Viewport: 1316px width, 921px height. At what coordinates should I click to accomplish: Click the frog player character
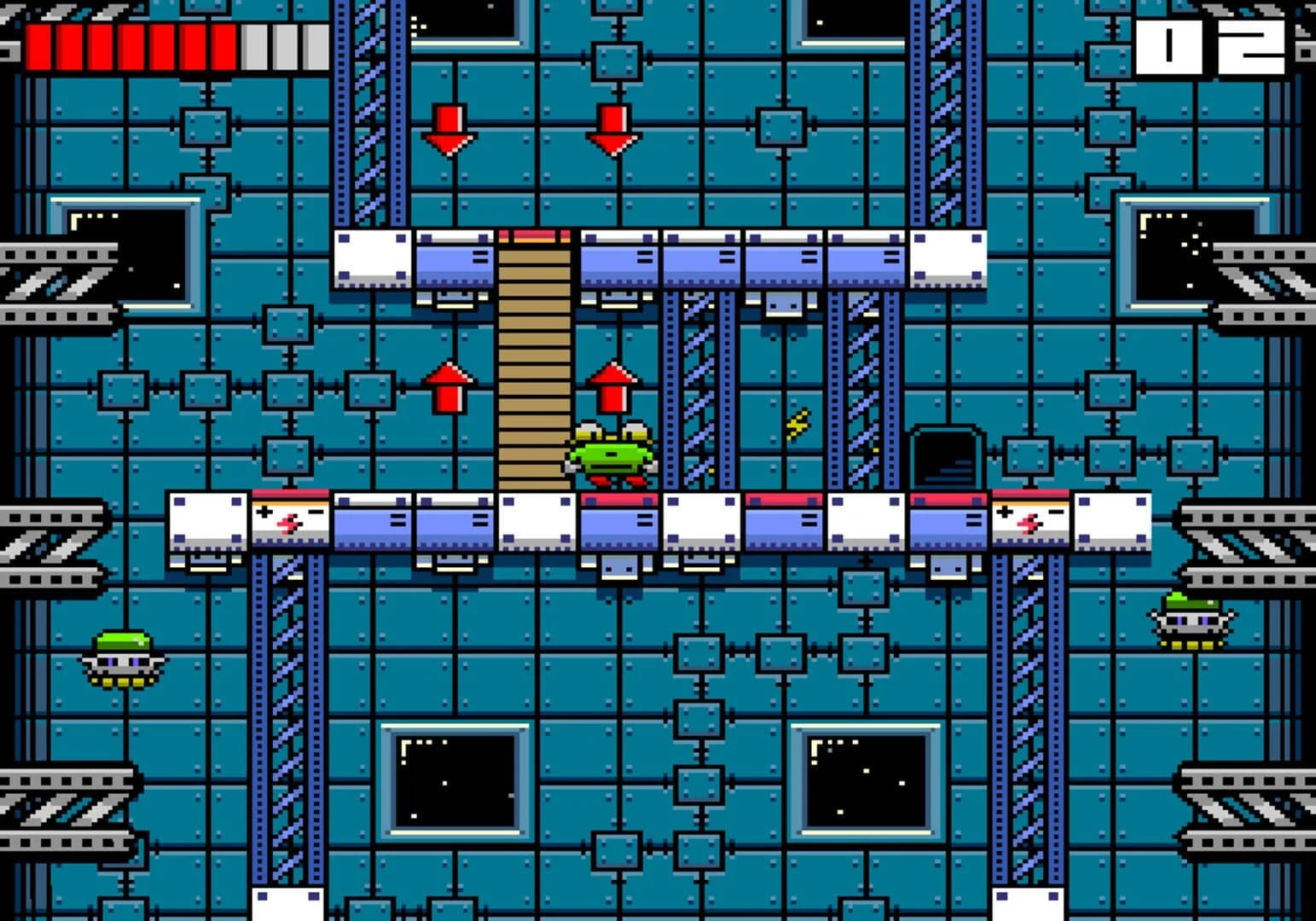coord(609,452)
